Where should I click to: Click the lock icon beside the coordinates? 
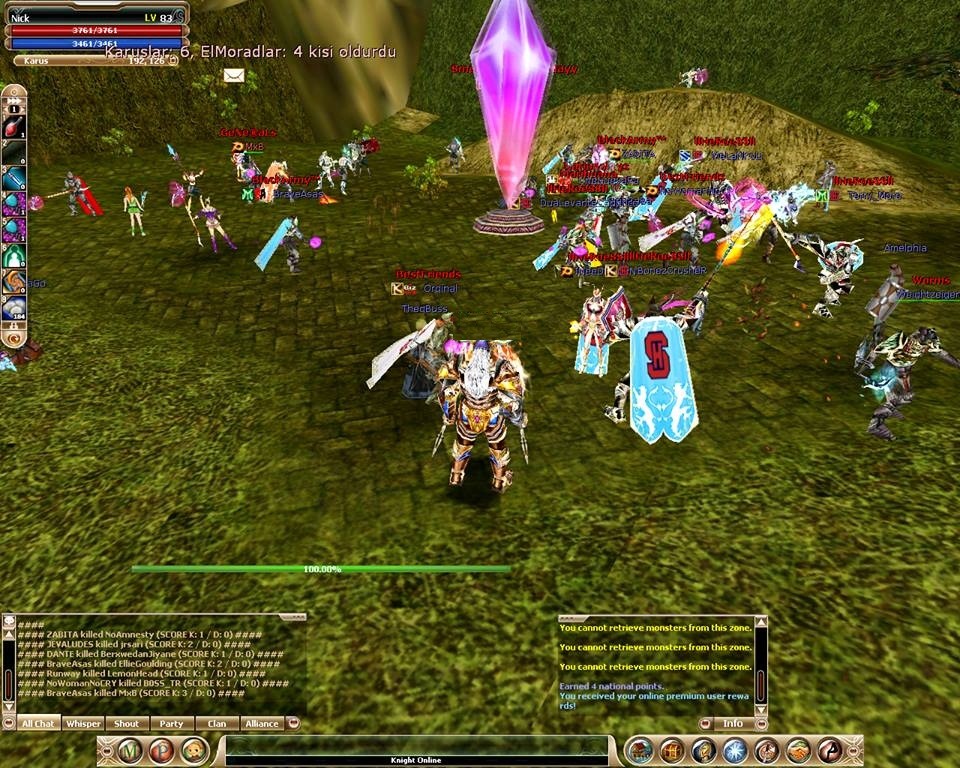tap(173, 60)
